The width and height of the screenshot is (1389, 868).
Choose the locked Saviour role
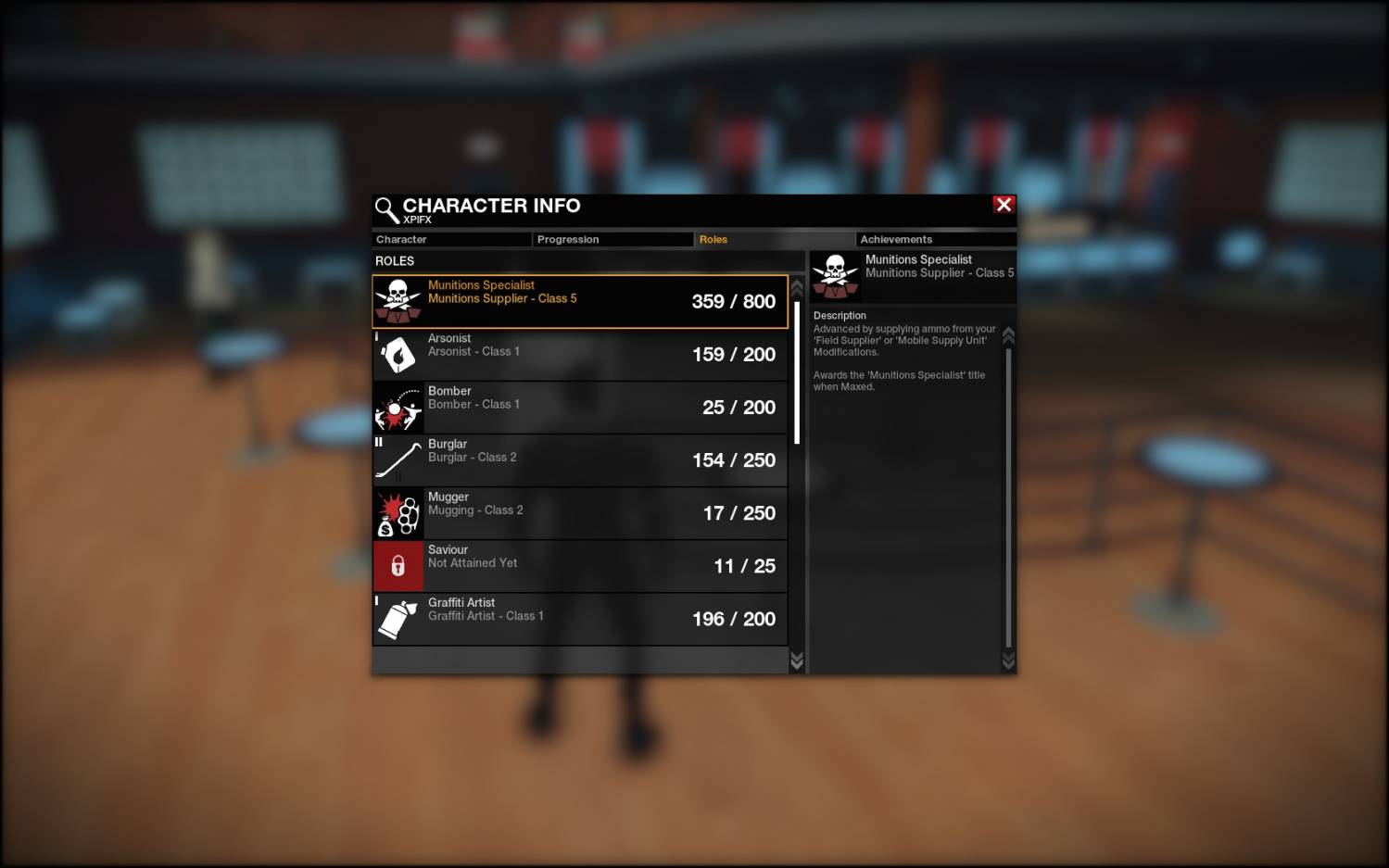point(580,566)
